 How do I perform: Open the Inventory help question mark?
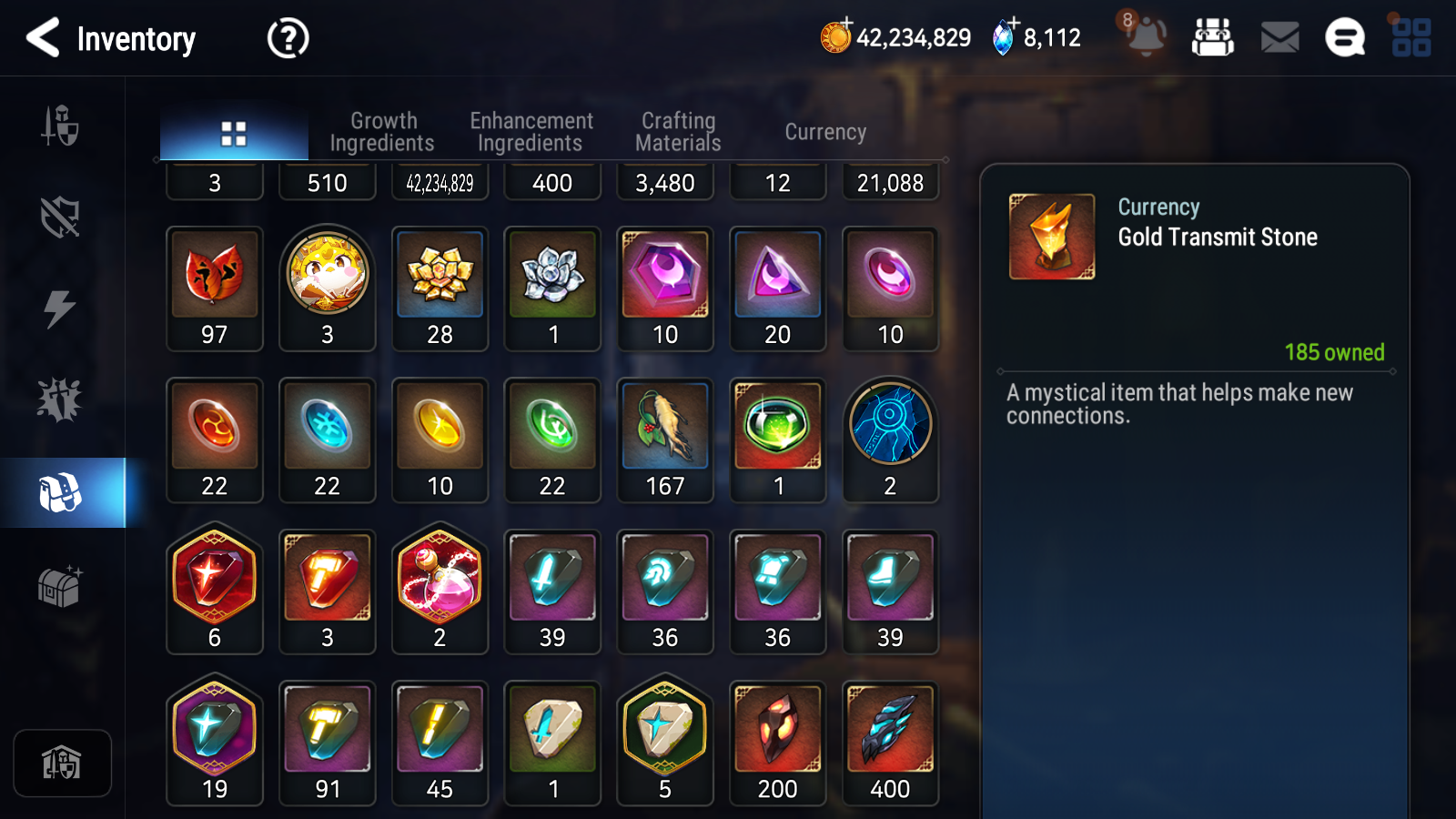(288, 38)
